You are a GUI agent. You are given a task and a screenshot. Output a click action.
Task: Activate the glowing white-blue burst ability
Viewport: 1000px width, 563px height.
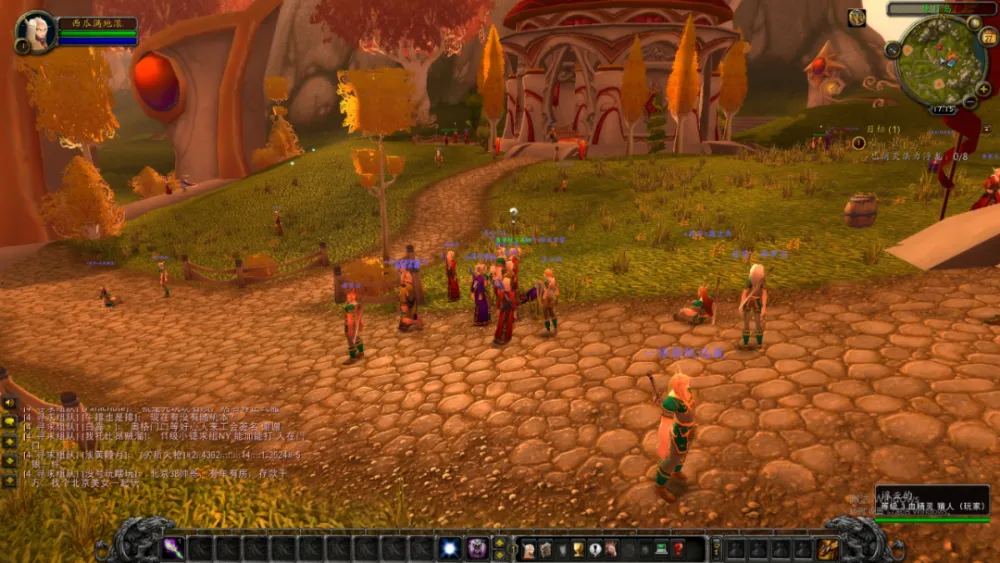(450, 548)
